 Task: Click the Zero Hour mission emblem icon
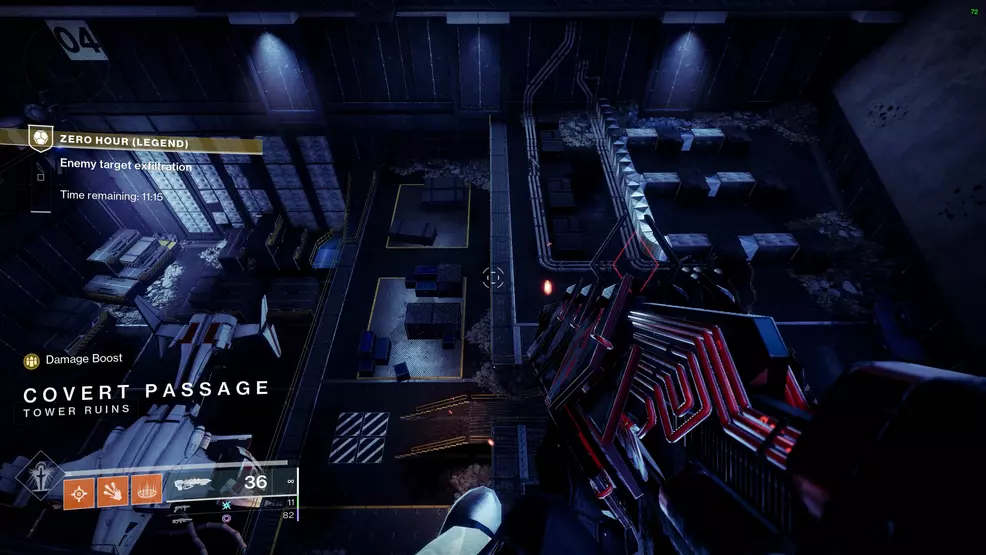pos(40,137)
